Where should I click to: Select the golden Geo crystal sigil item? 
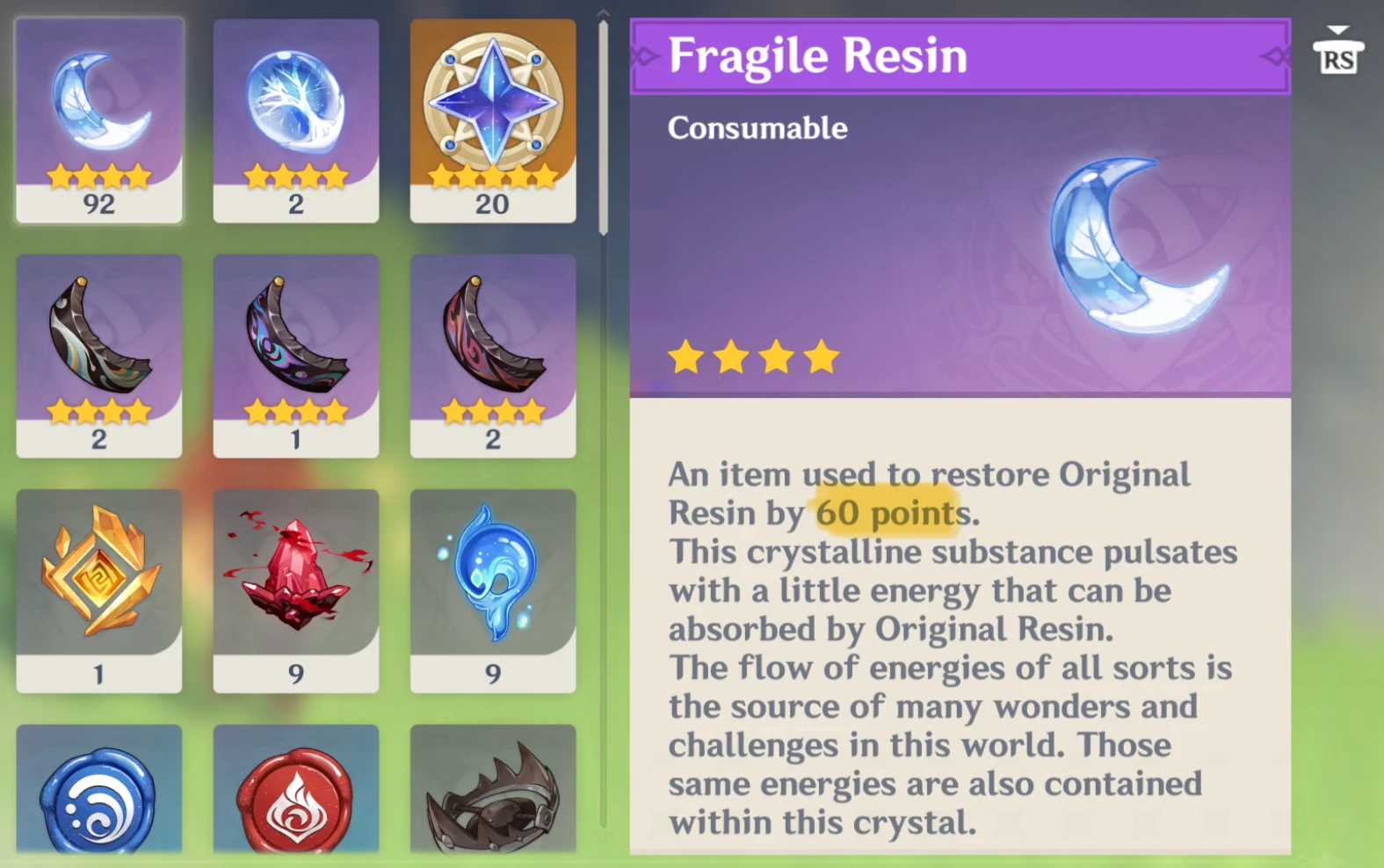tap(98, 580)
